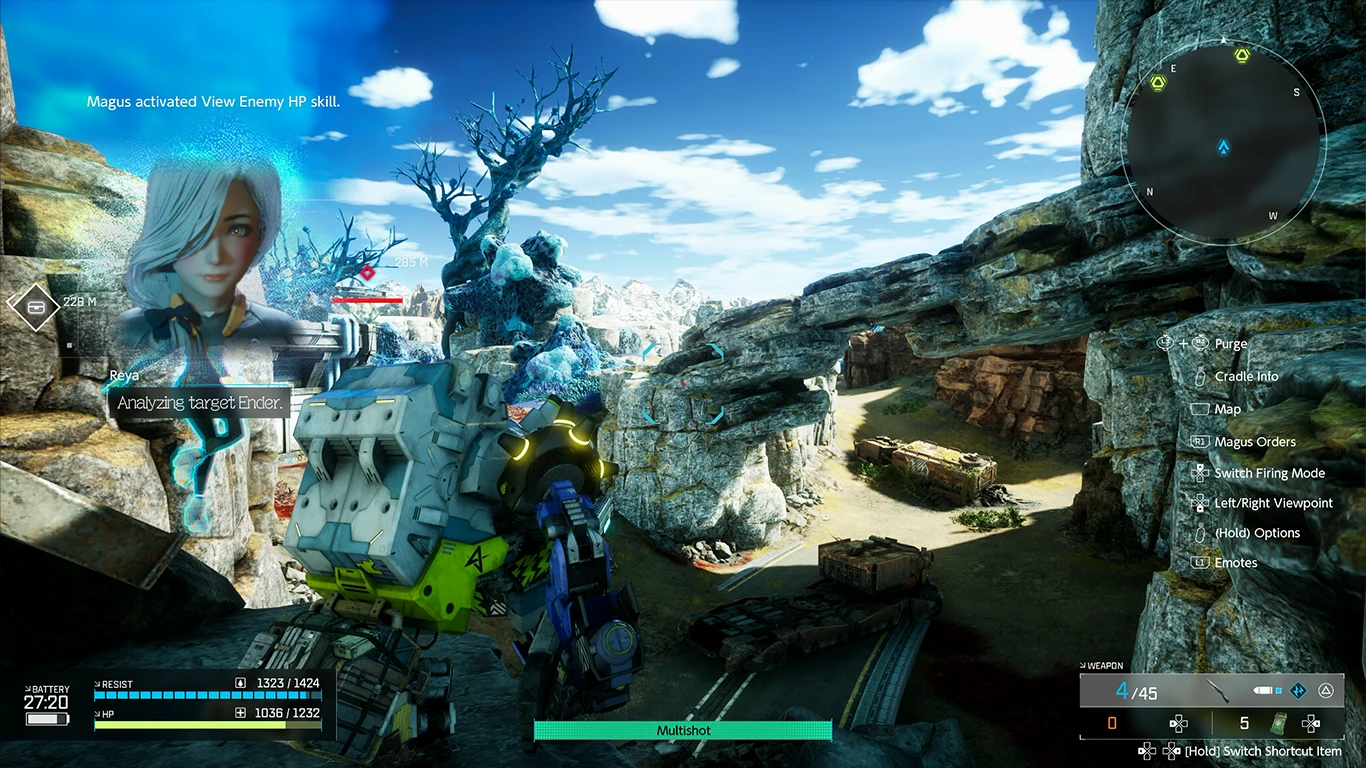
Task: Open the Emotes entry
Action: (1235, 563)
